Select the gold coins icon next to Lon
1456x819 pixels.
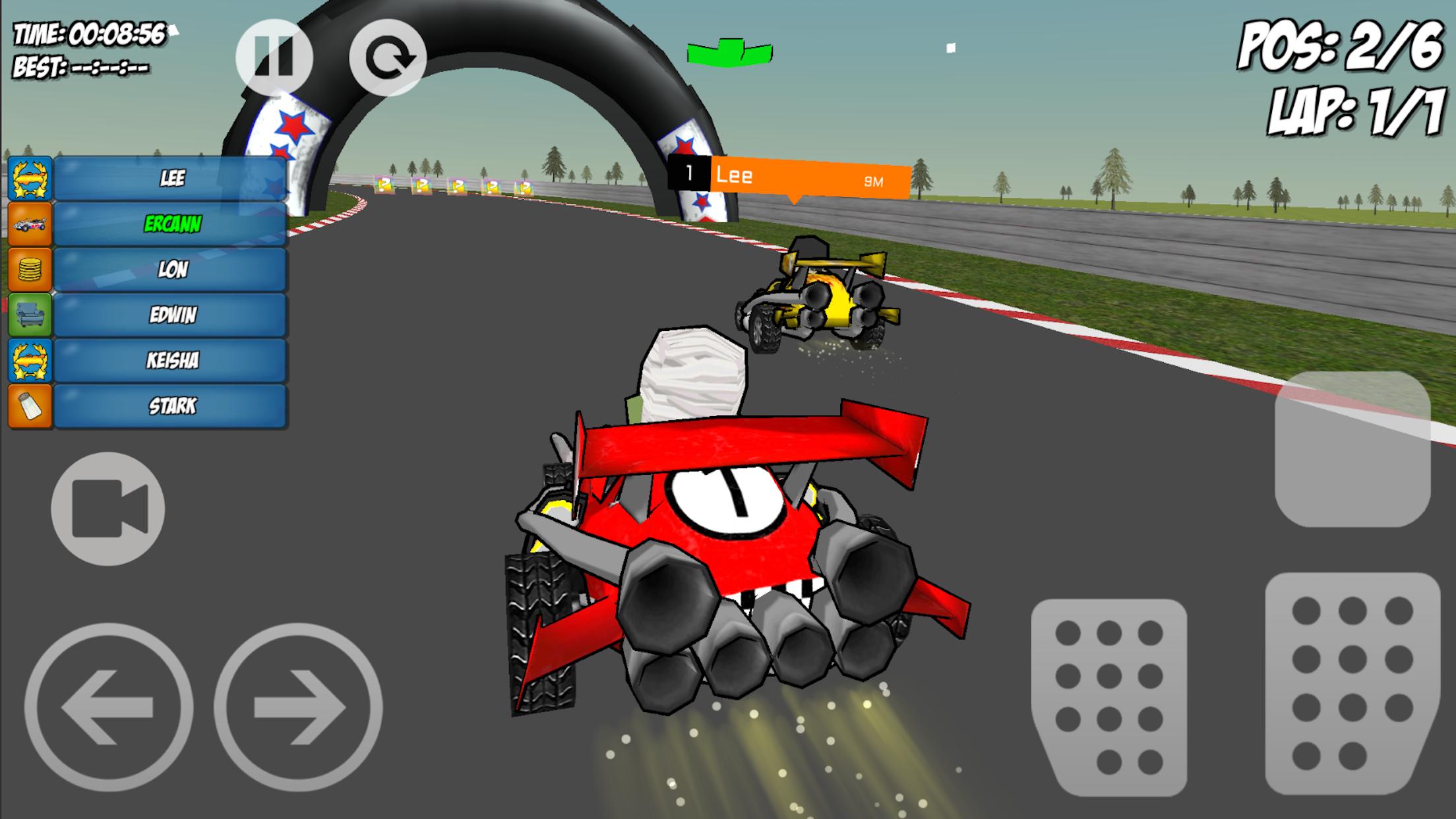point(30,270)
